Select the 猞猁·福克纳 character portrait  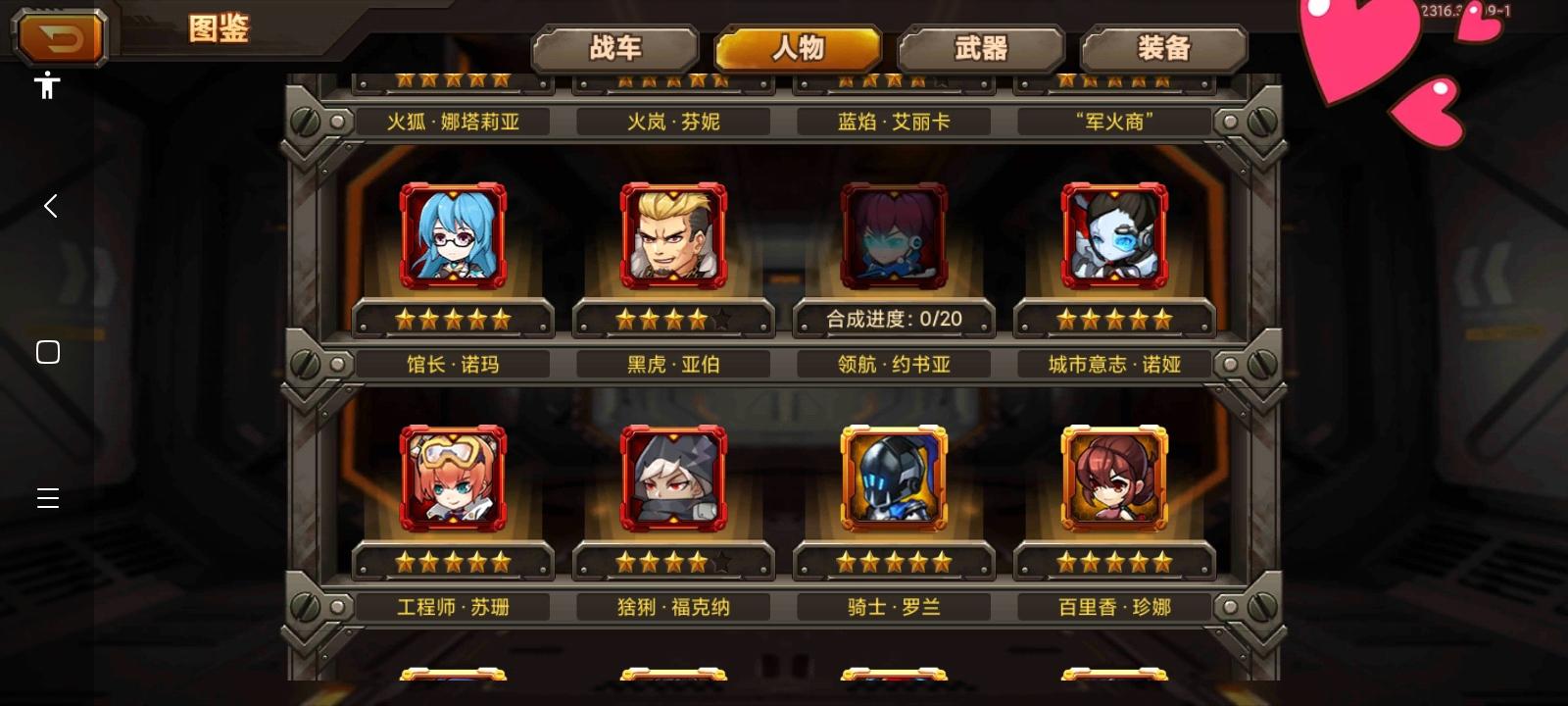[x=673, y=479]
